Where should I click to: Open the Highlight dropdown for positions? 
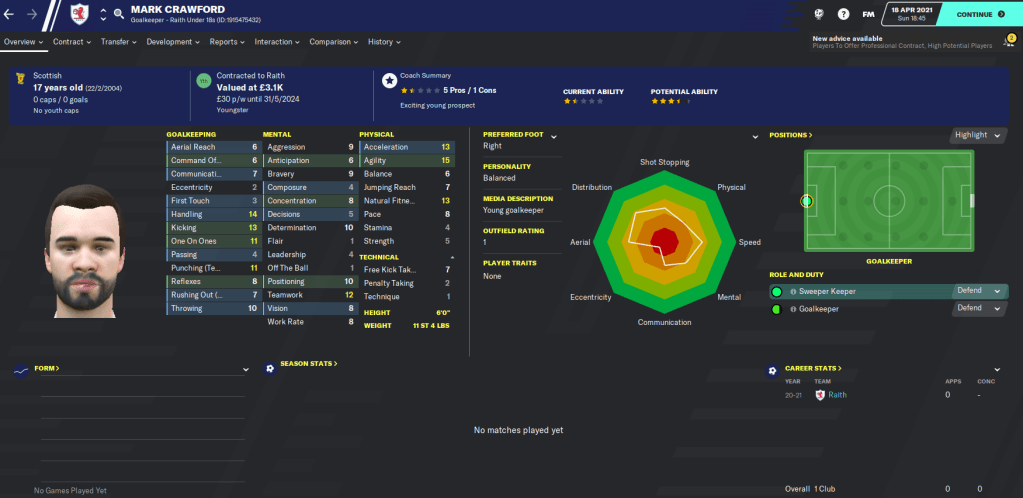pos(975,135)
